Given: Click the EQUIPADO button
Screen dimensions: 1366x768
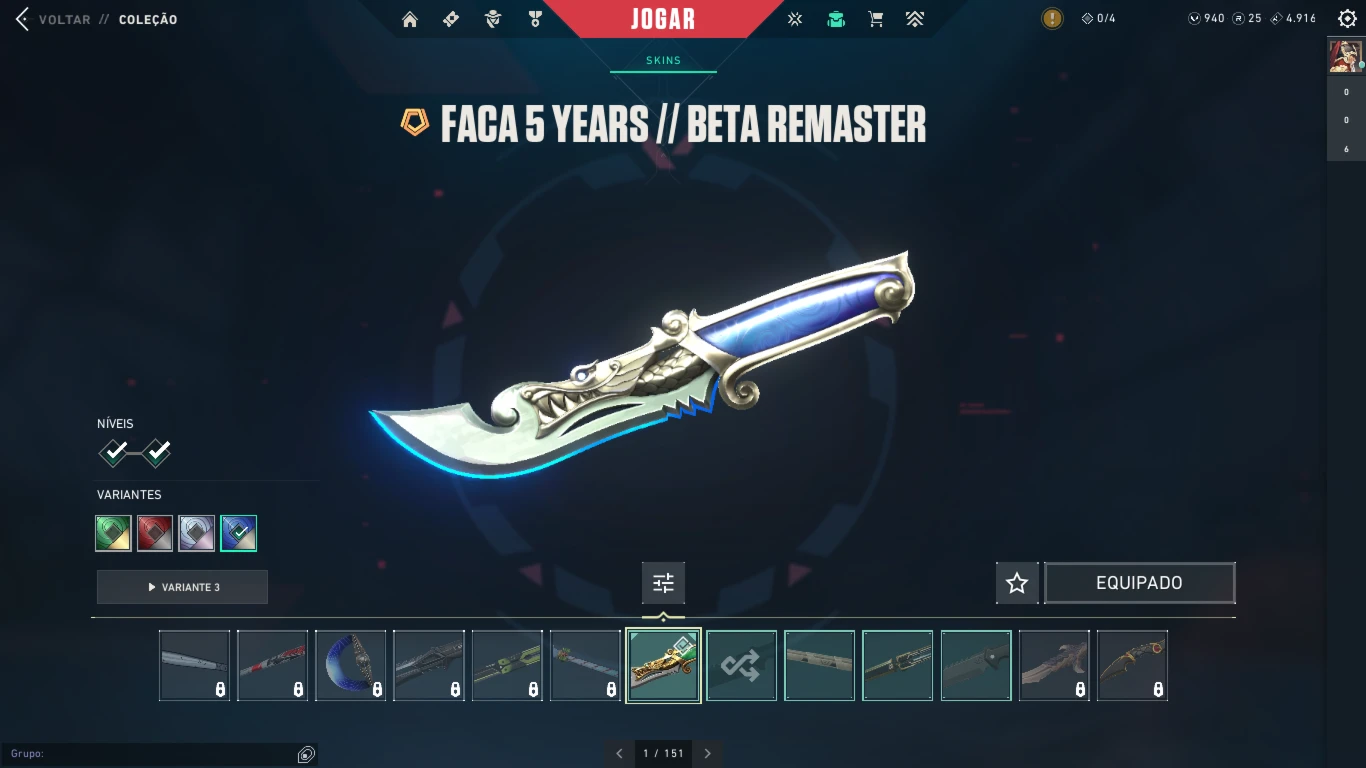Looking at the screenshot, I should (x=1139, y=583).
